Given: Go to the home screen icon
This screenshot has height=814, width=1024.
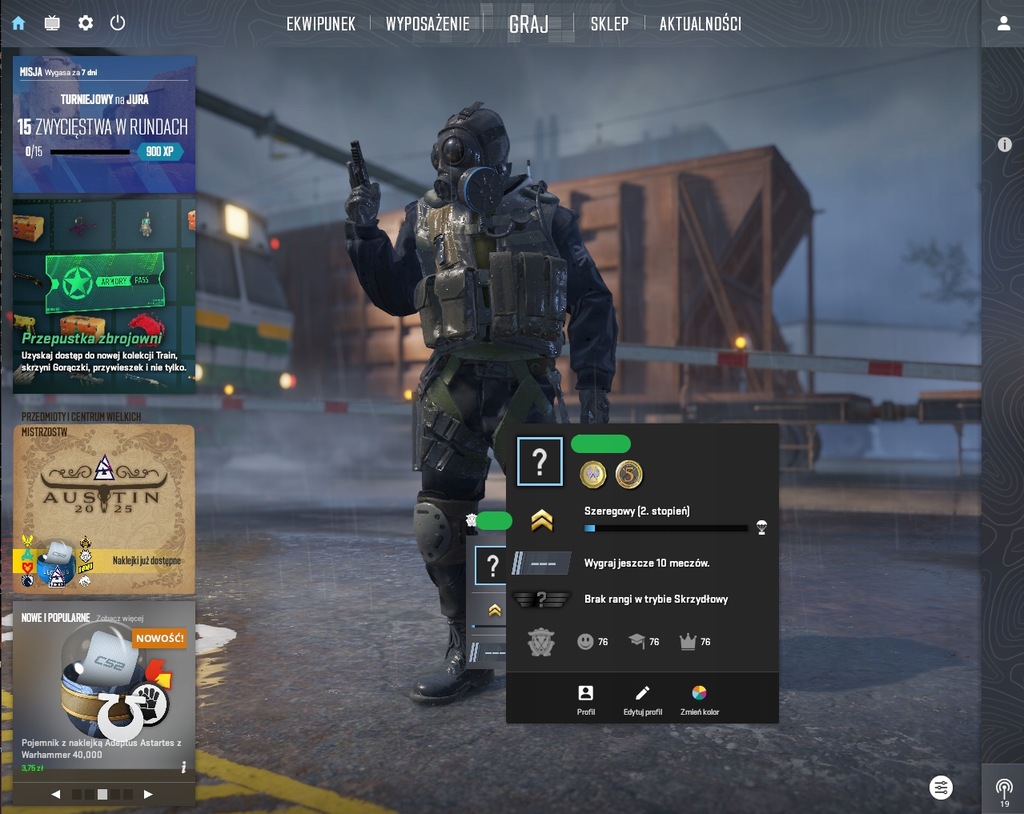Looking at the screenshot, I should 19,23.
